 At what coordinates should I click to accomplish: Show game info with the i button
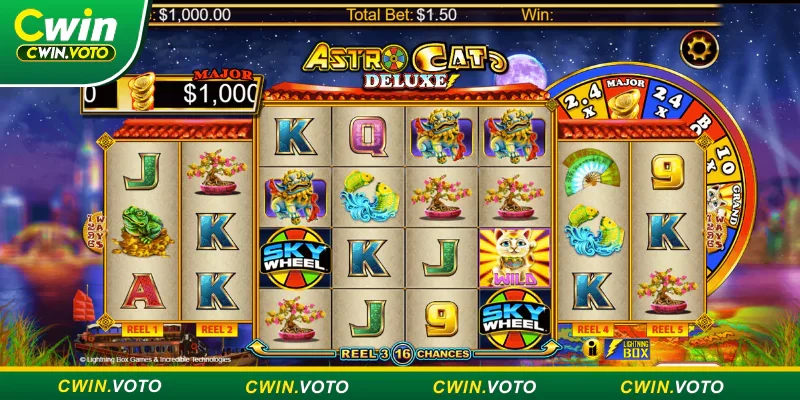[x=592, y=349]
